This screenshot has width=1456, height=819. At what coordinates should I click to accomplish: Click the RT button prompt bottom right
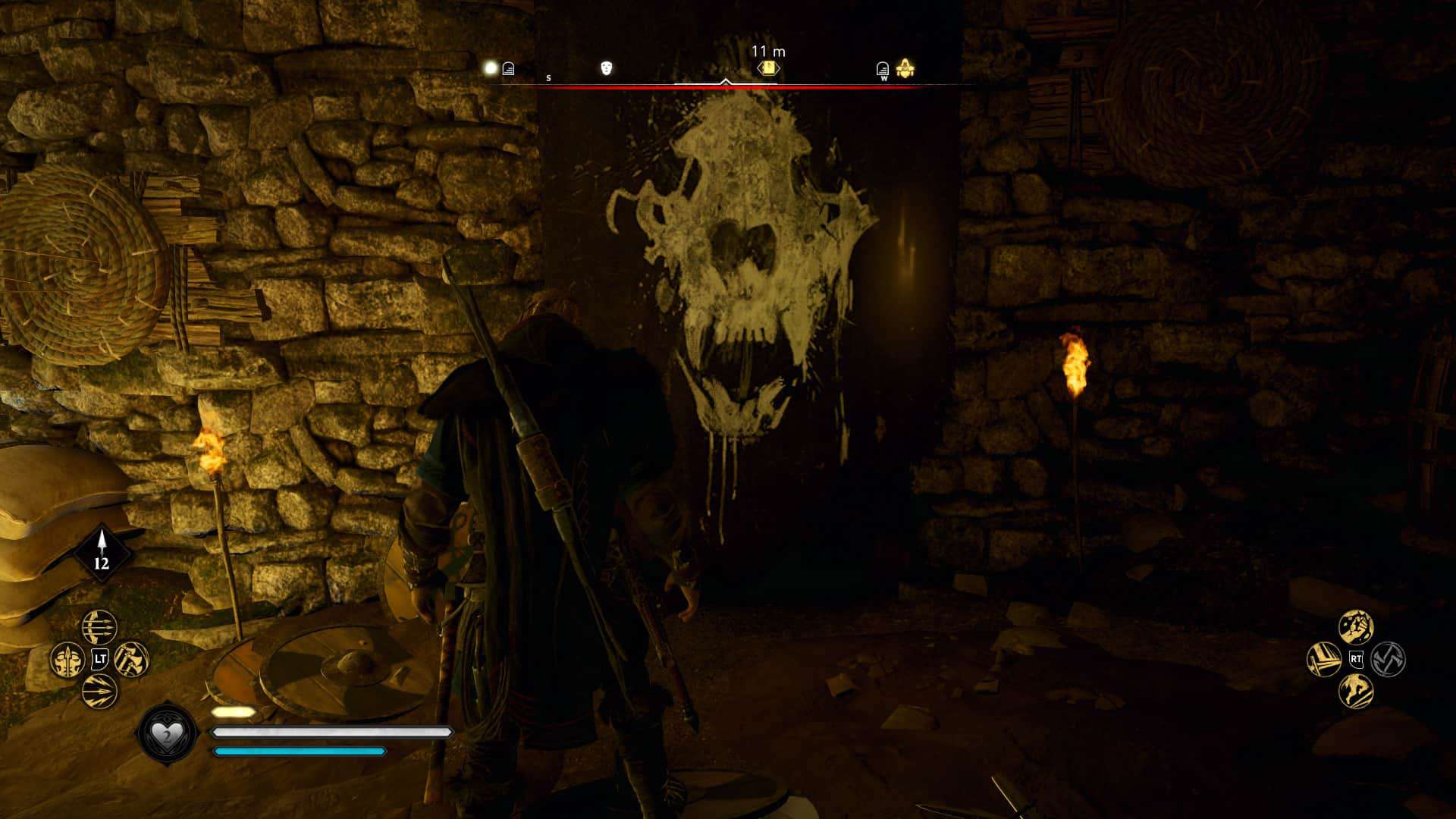1357,659
